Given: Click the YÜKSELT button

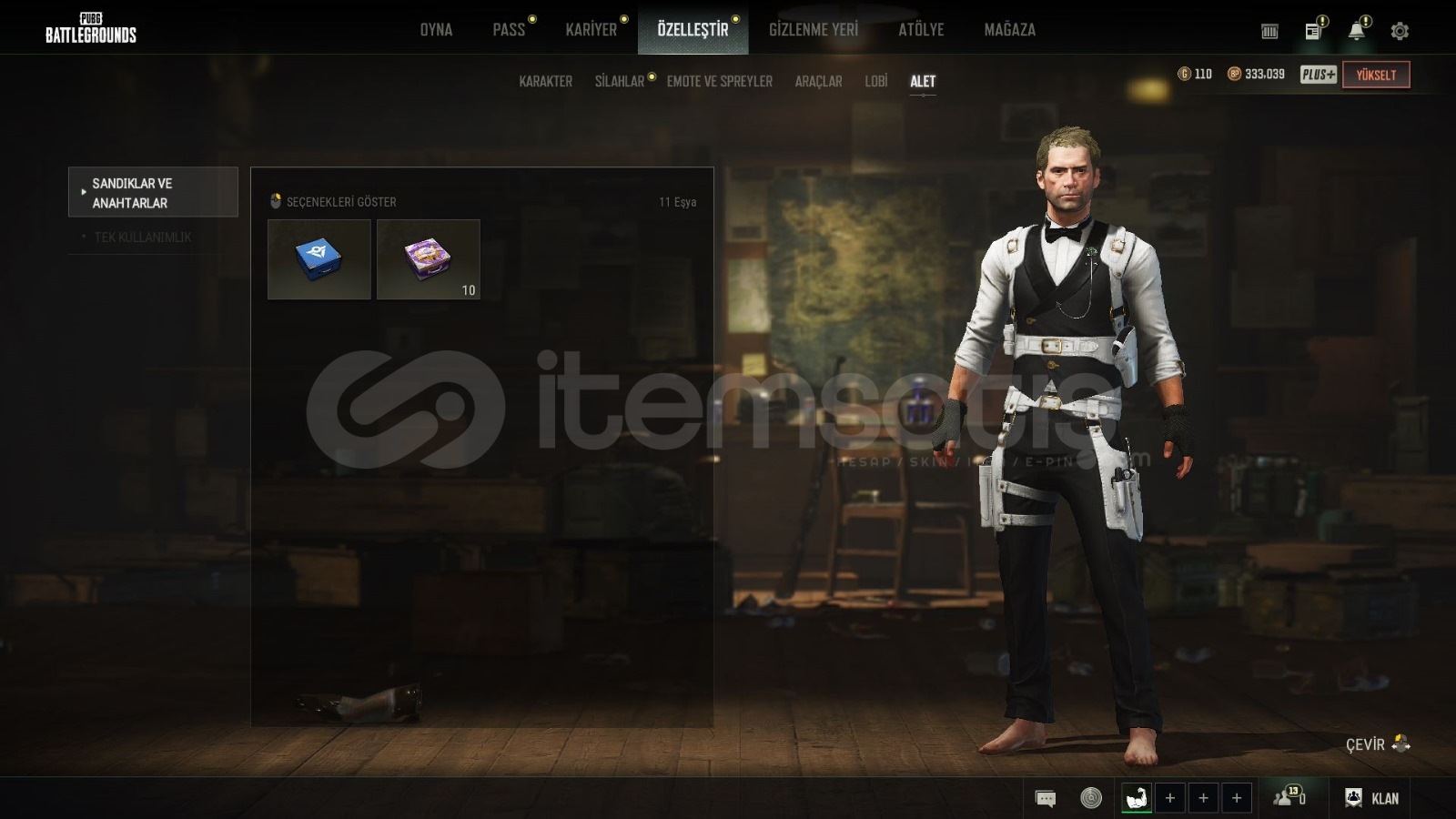Looking at the screenshot, I should (1377, 75).
